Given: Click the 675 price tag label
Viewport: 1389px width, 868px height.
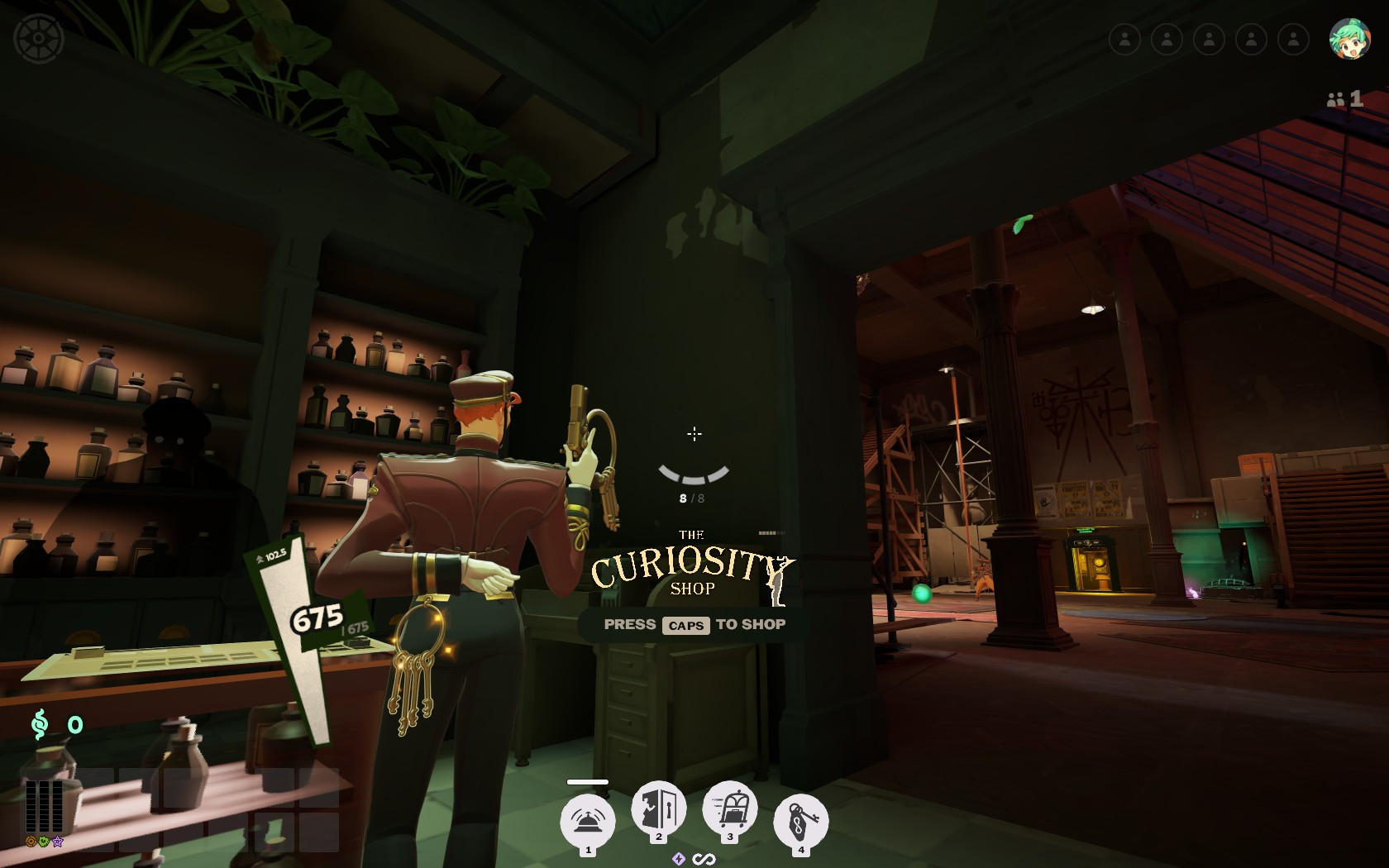Looking at the screenshot, I should [x=317, y=617].
